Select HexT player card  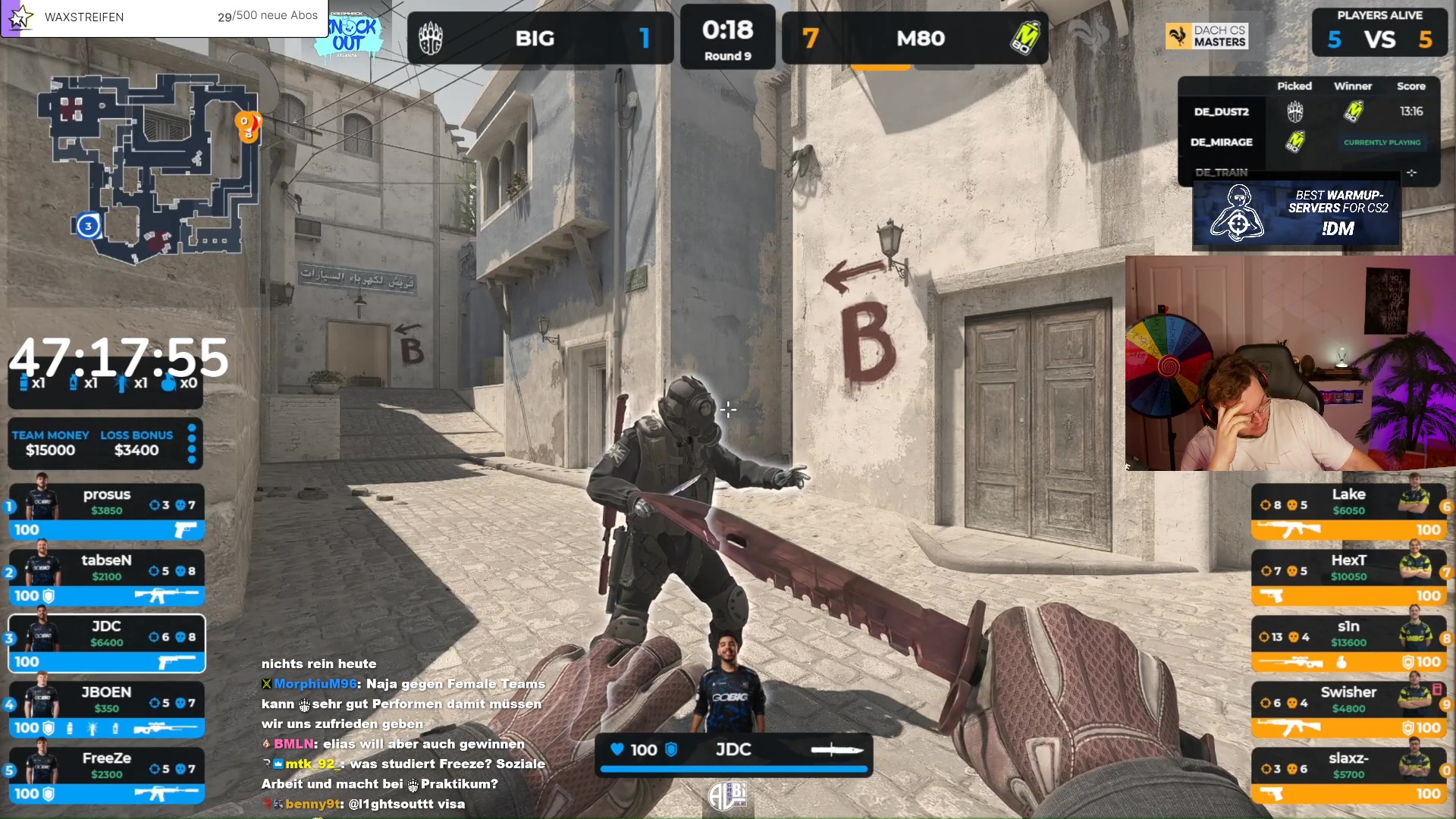1348,578
